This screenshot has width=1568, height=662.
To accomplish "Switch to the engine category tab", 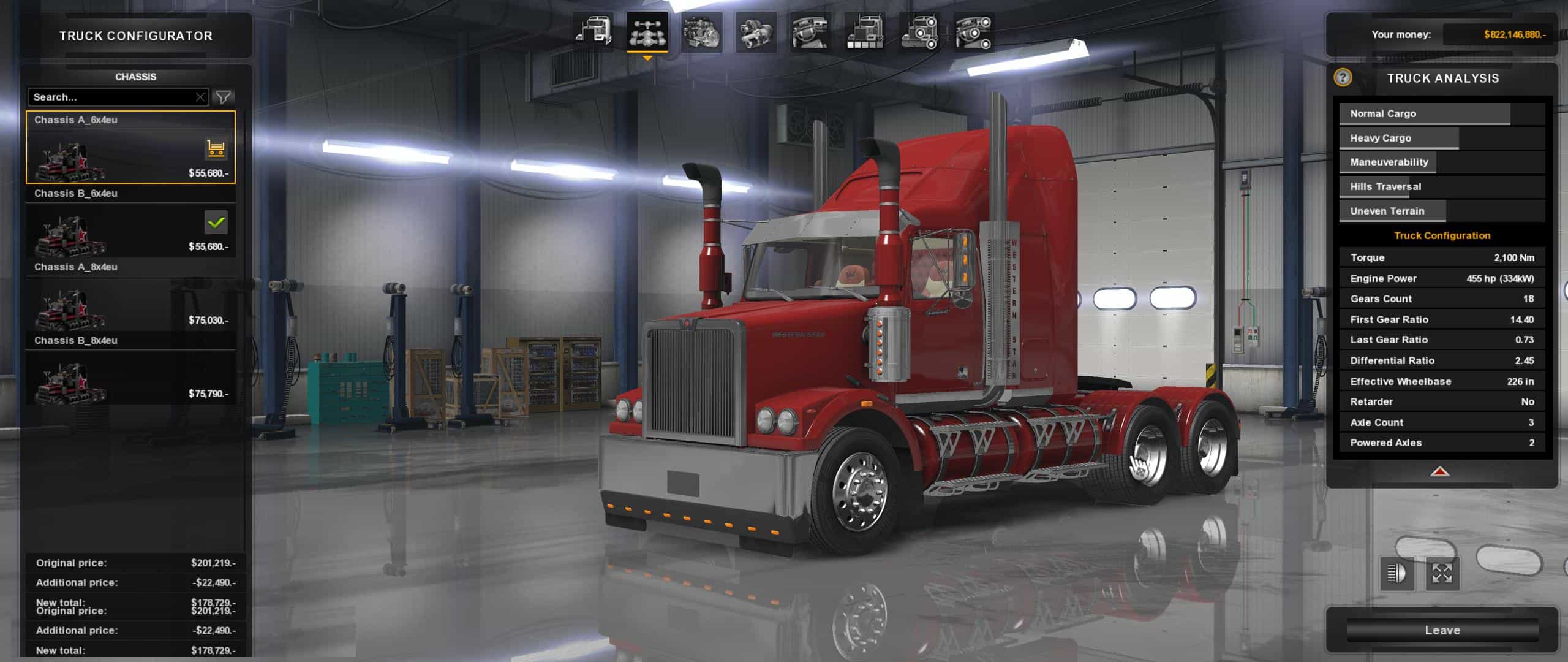I will (701, 32).
